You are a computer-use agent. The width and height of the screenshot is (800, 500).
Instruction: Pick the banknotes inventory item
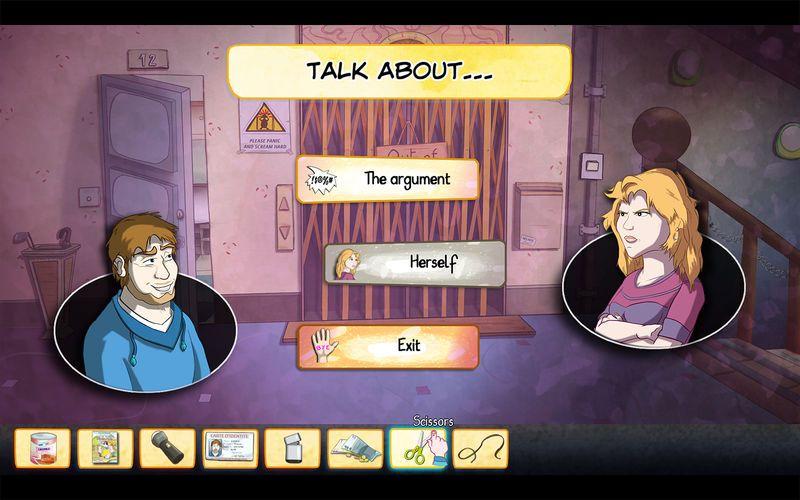[355, 448]
